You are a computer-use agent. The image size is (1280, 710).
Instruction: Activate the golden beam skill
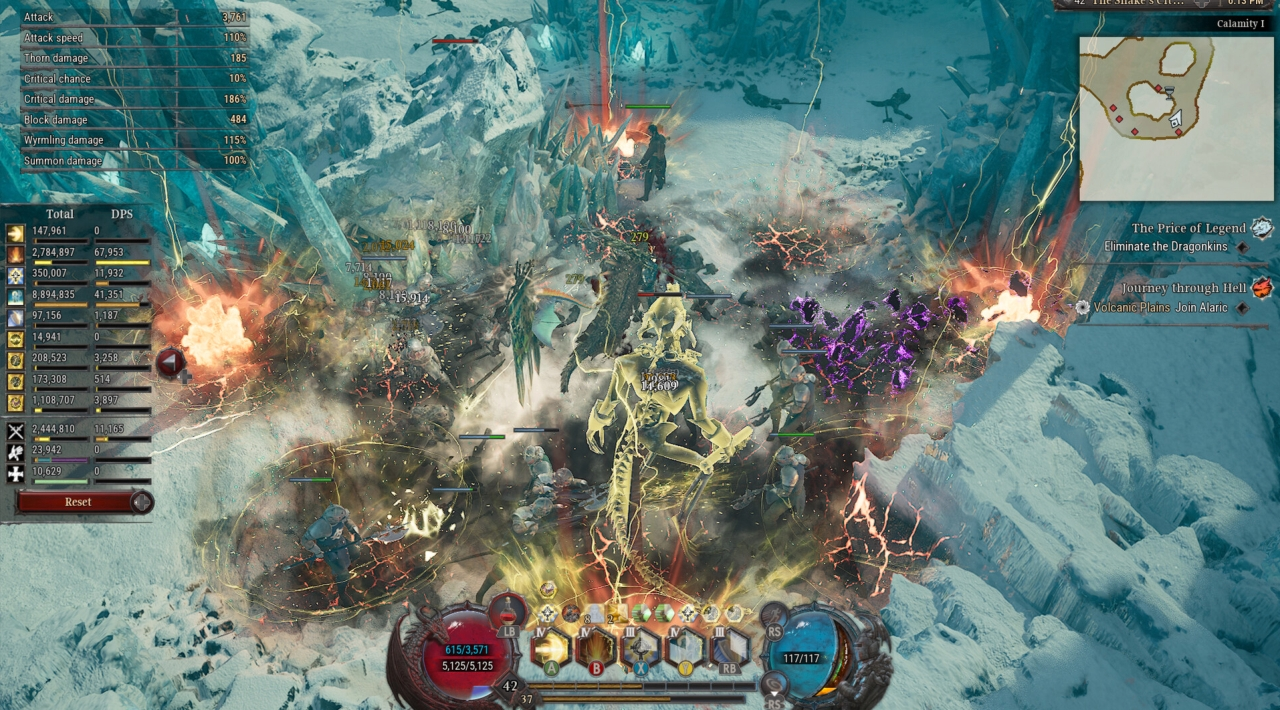coord(550,648)
